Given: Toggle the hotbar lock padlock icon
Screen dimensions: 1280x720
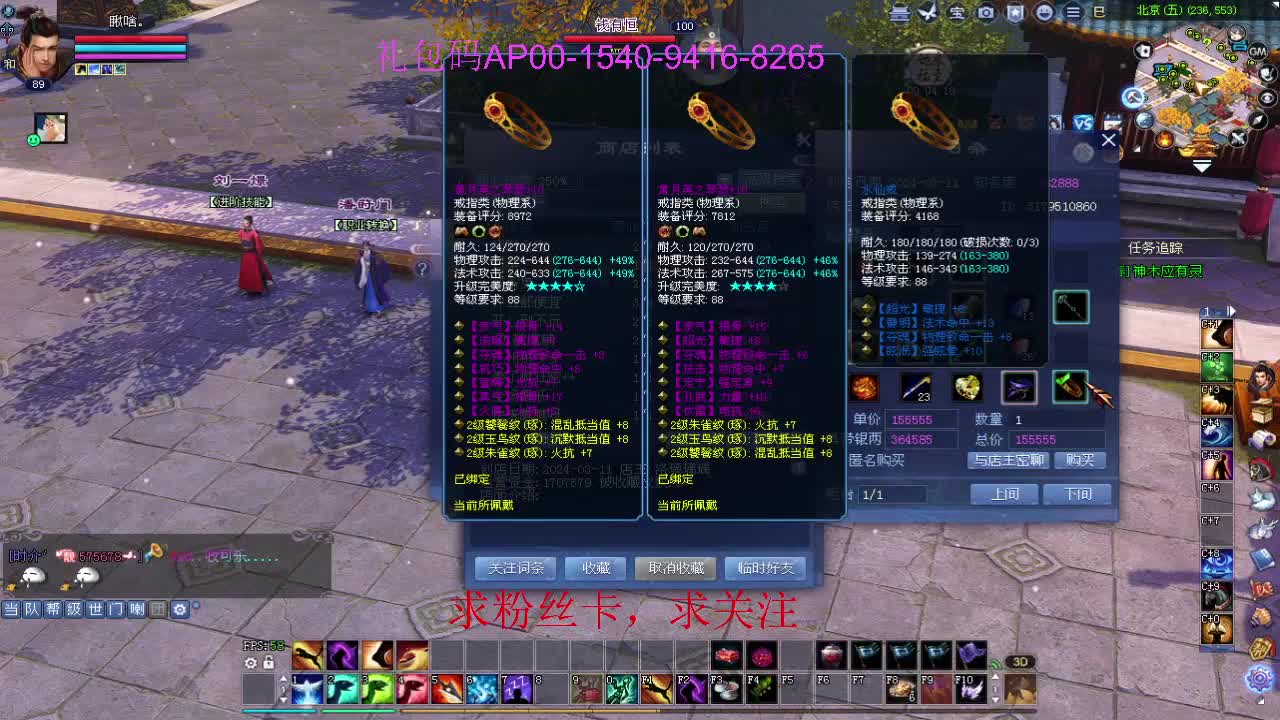Looking at the screenshot, I should pyautogui.click(x=268, y=663).
